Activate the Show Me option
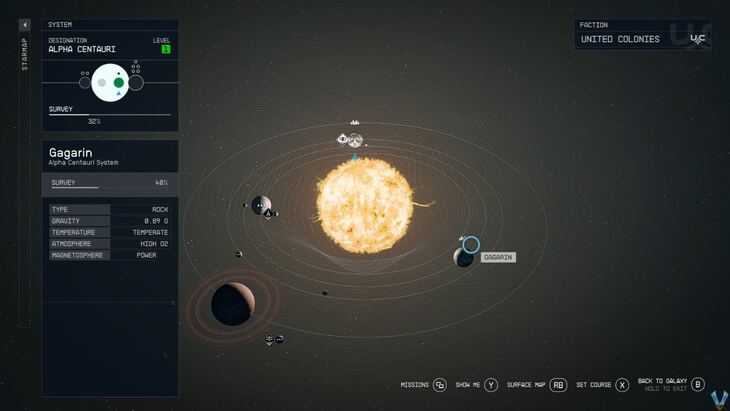 [x=469, y=385]
